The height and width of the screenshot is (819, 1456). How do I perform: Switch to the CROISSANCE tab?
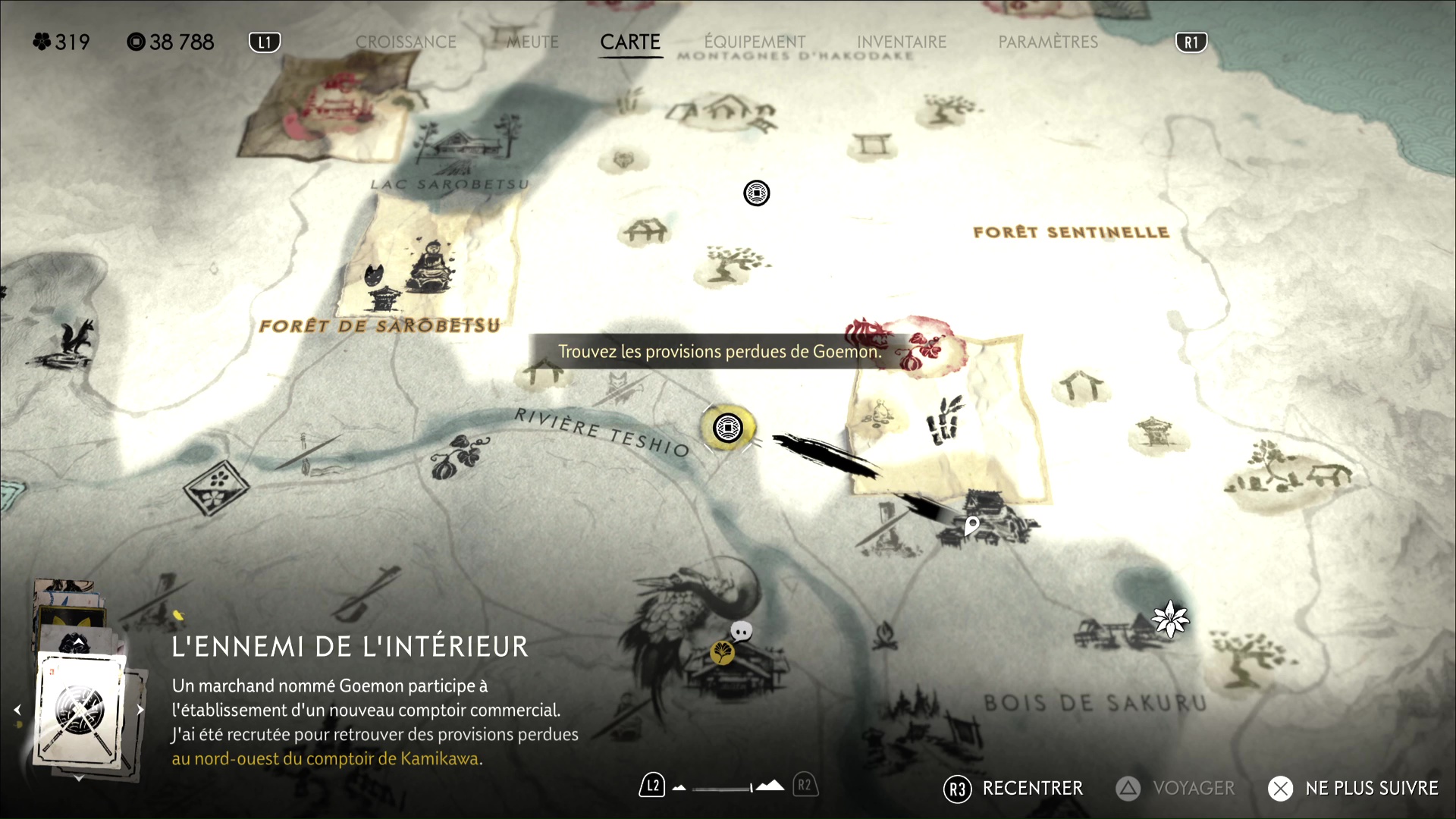[x=406, y=42]
